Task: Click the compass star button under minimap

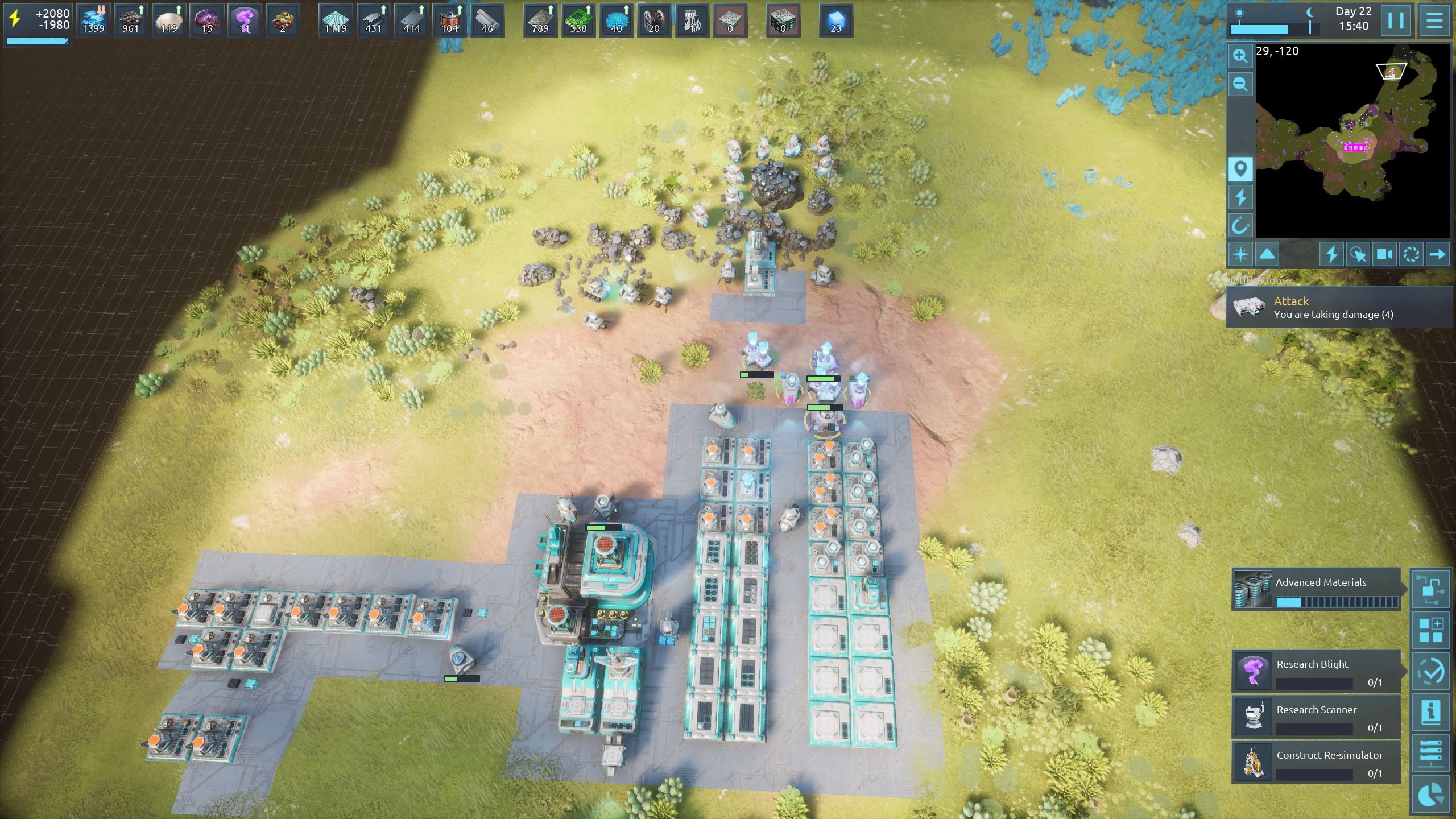Action: [1240, 254]
